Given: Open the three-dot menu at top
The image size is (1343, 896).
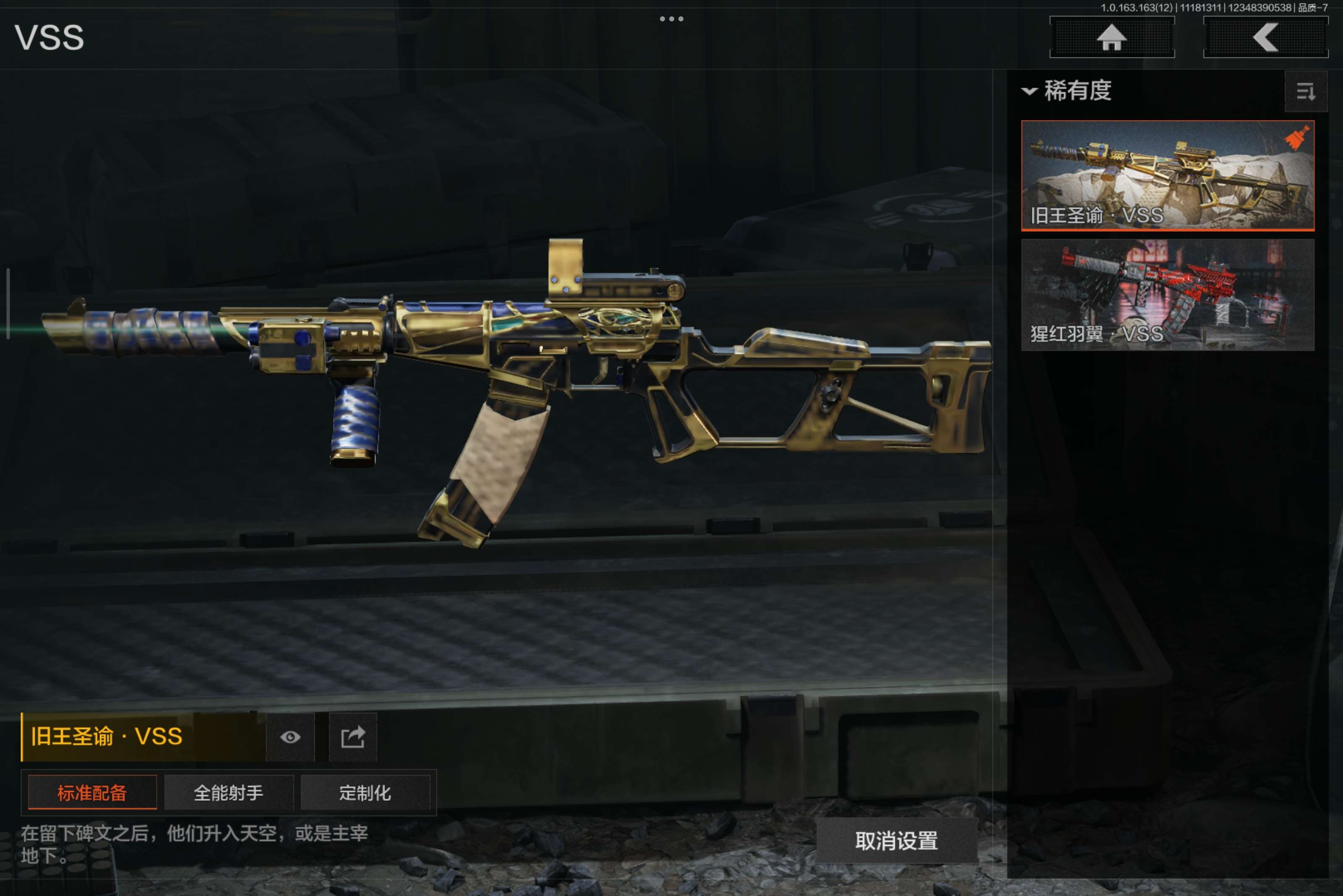Looking at the screenshot, I should coord(671,19).
